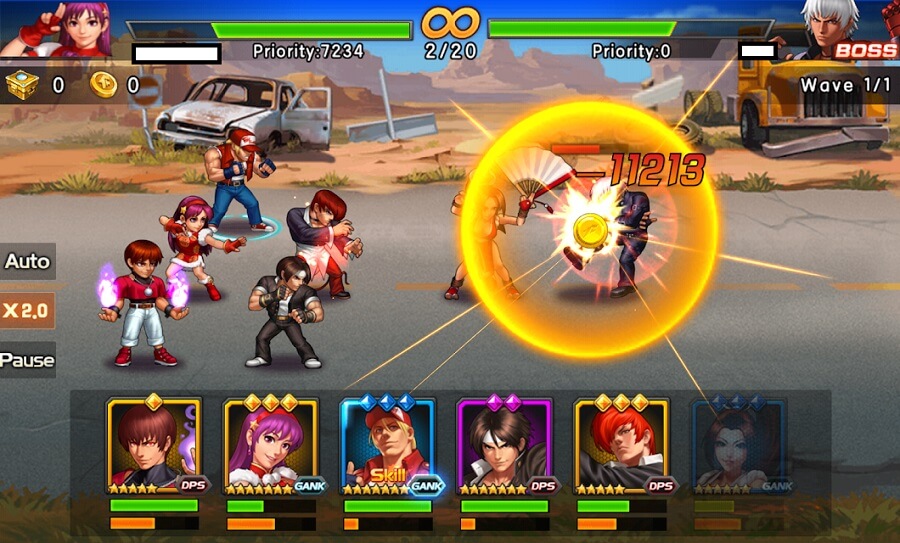
Task: Toggle the Auto battle button
Action: [x=27, y=261]
